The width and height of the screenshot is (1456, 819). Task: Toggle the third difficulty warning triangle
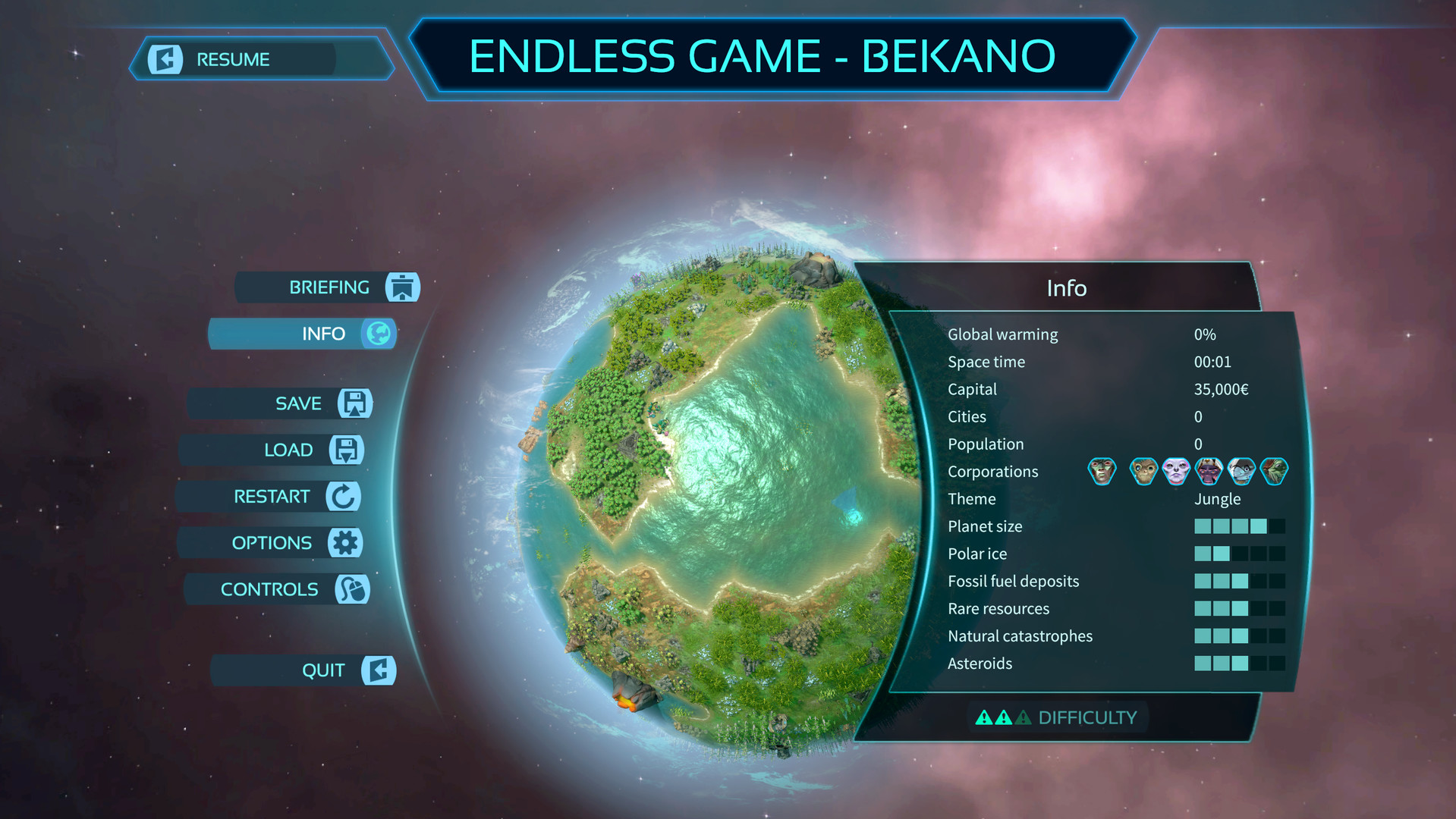pyautogui.click(x=1022, y=717)
